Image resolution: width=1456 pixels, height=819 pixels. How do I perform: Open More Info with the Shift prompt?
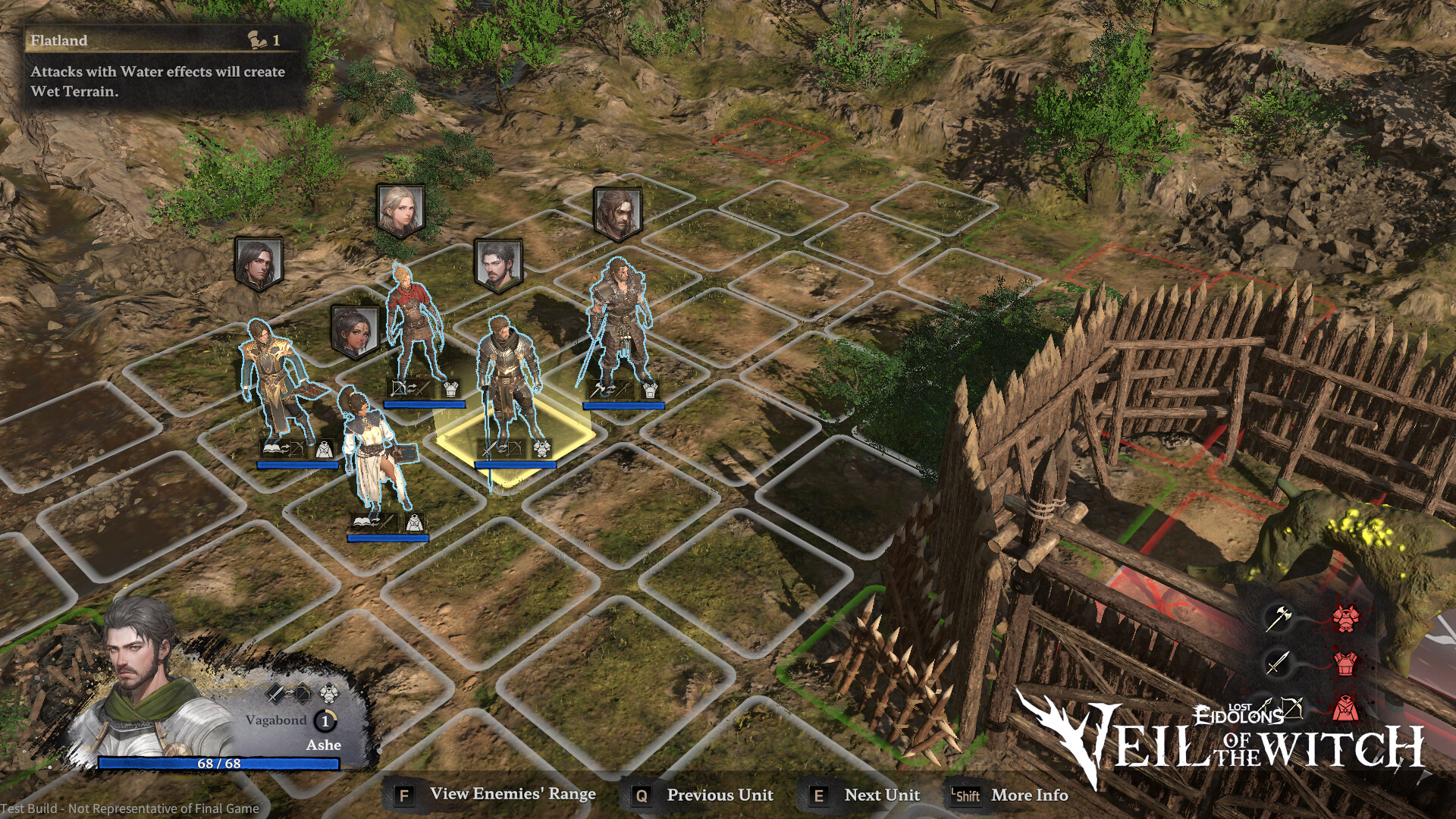point(1029,796)
